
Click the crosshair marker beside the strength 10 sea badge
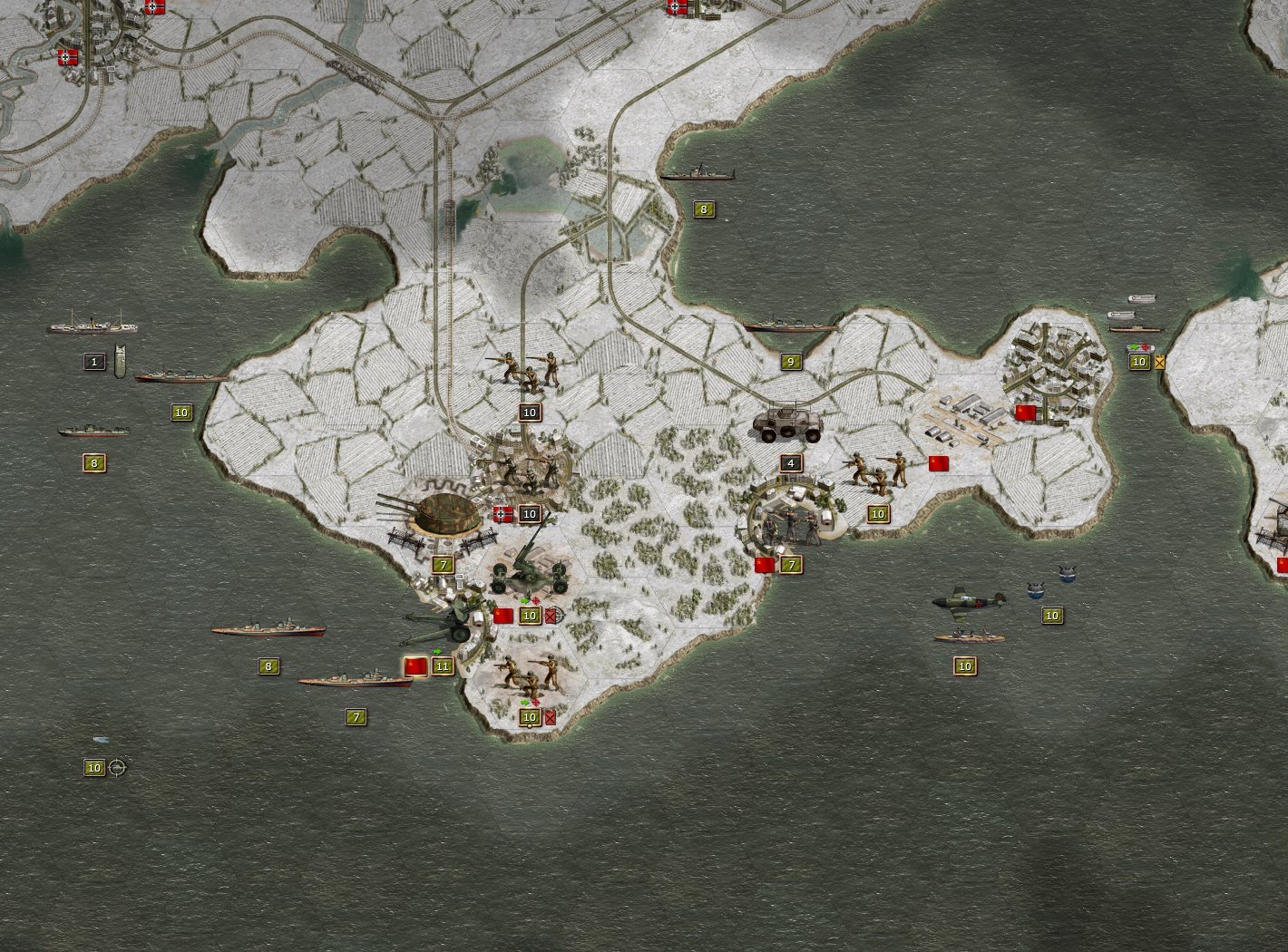tap(116, 767)
